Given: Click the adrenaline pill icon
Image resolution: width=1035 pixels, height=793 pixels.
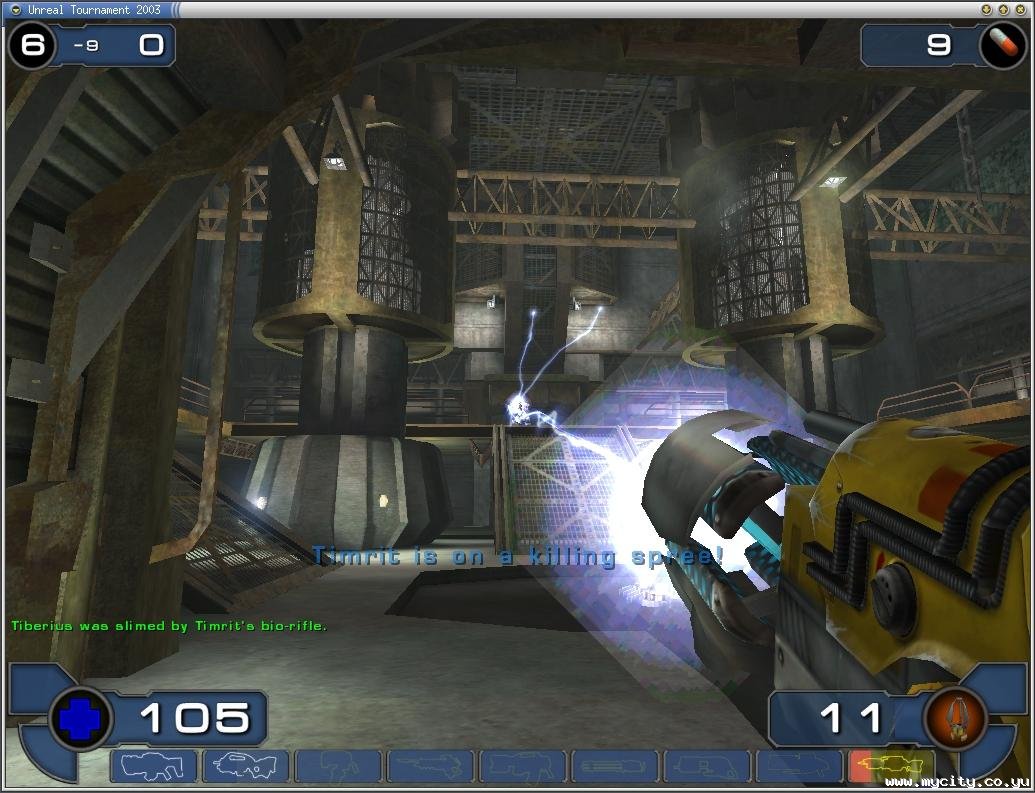Looking at the screenshot, I should pyautogui.click(x=1001, y=45).
